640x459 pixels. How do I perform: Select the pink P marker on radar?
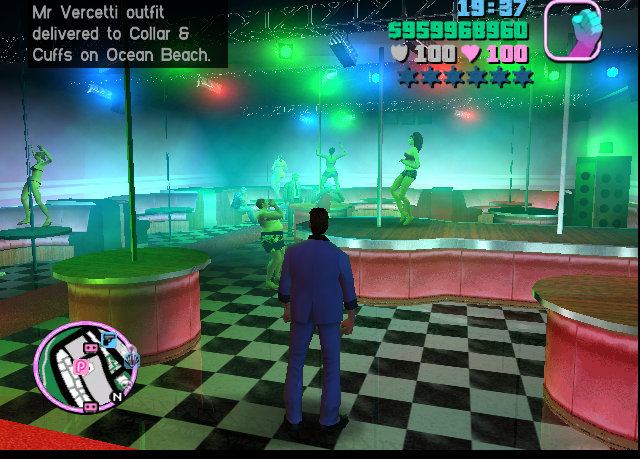pyautogui.click(x=80, y=367)
